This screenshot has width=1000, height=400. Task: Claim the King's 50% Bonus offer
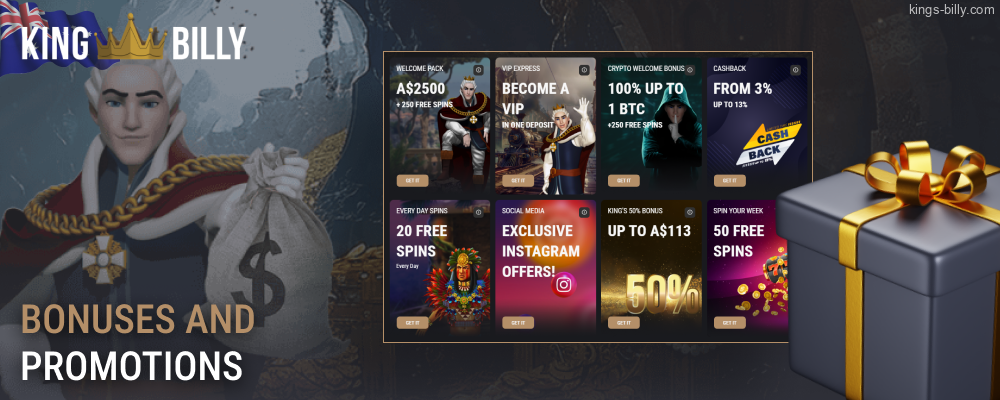tap(623, 323)
